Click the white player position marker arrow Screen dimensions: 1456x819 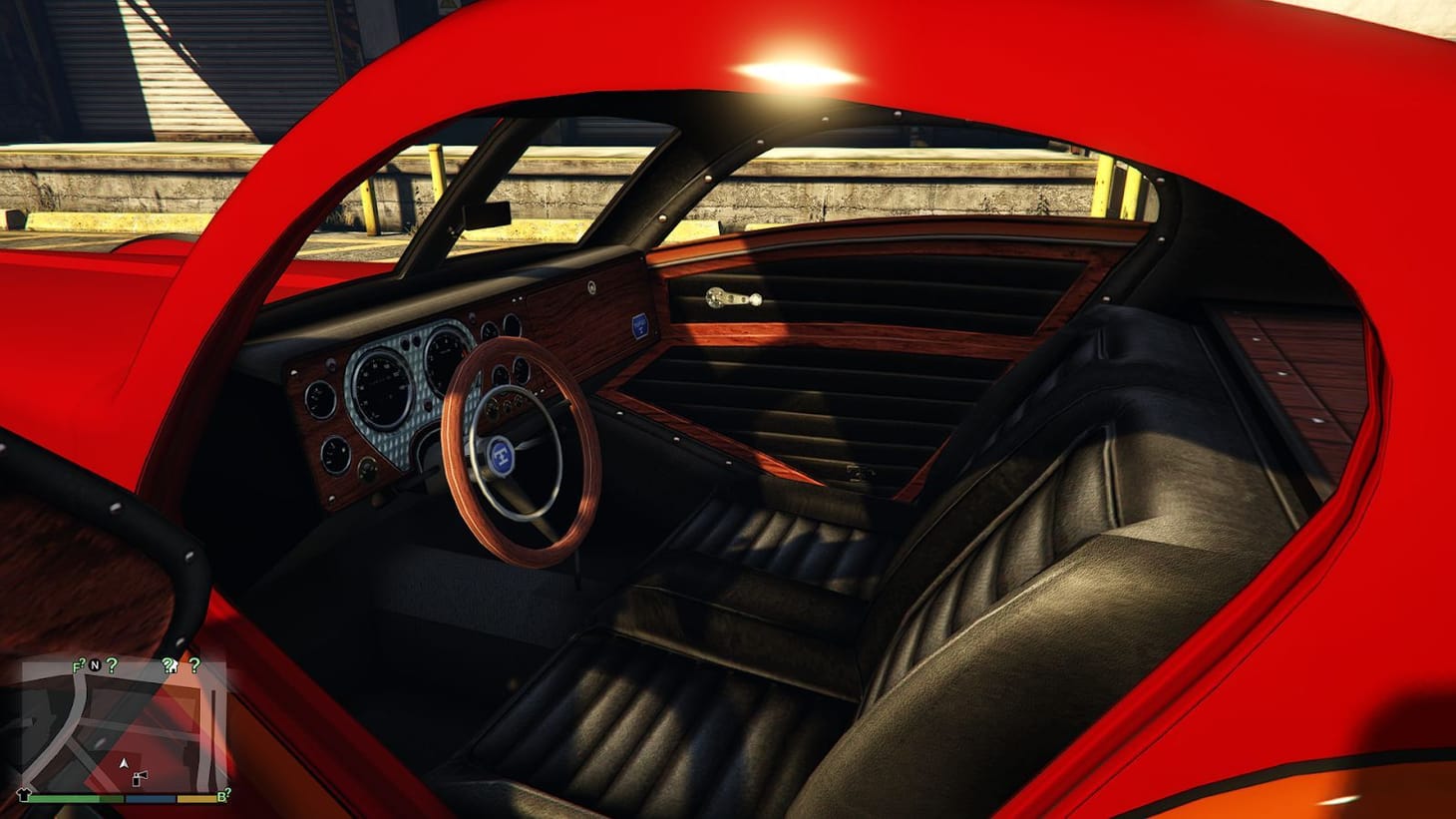(124, 763)
